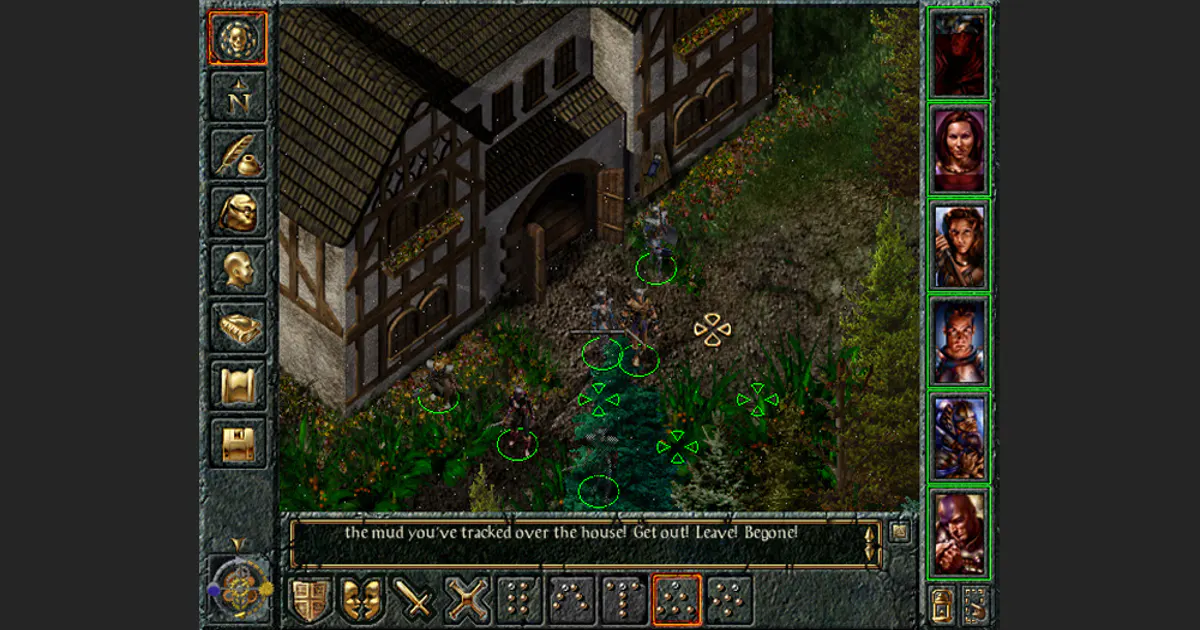Open the priest scroll button
This screenshot has width=1200, height=630.
coord(238,385)
